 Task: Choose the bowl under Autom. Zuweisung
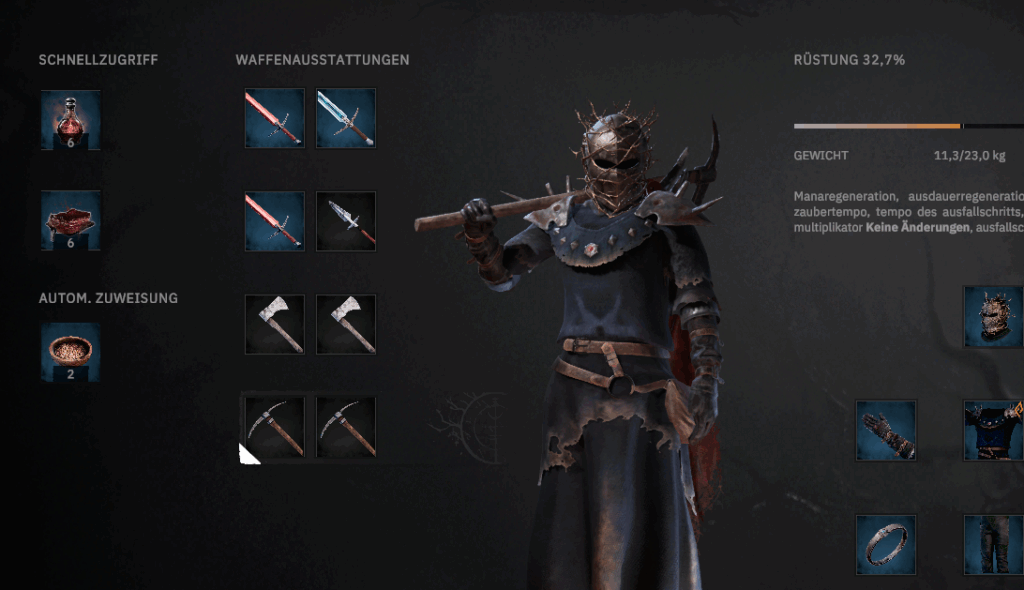pyautogui.click(x=70, y=352)
